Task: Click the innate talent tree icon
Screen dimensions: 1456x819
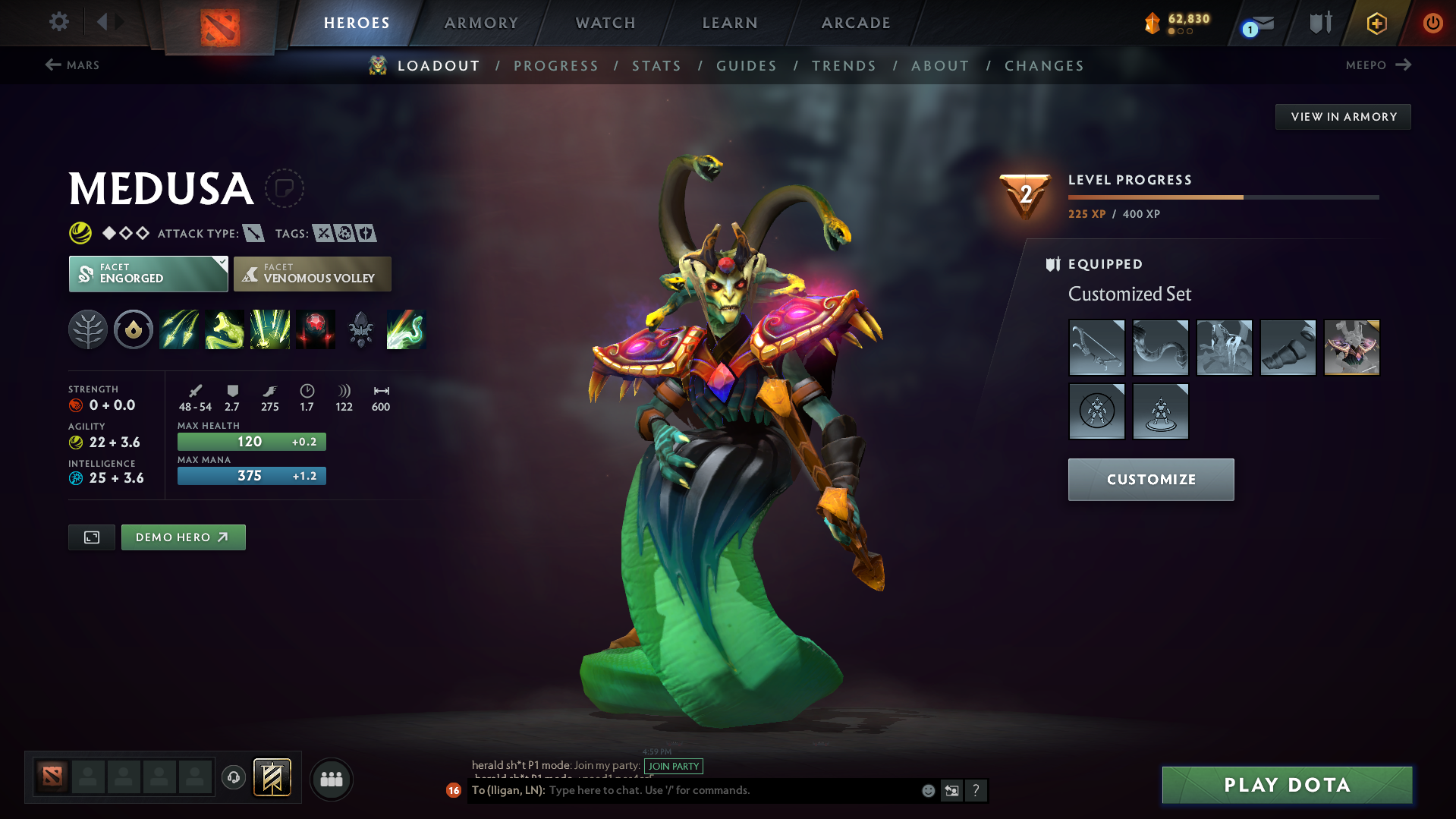Action: tap(88, 329)
